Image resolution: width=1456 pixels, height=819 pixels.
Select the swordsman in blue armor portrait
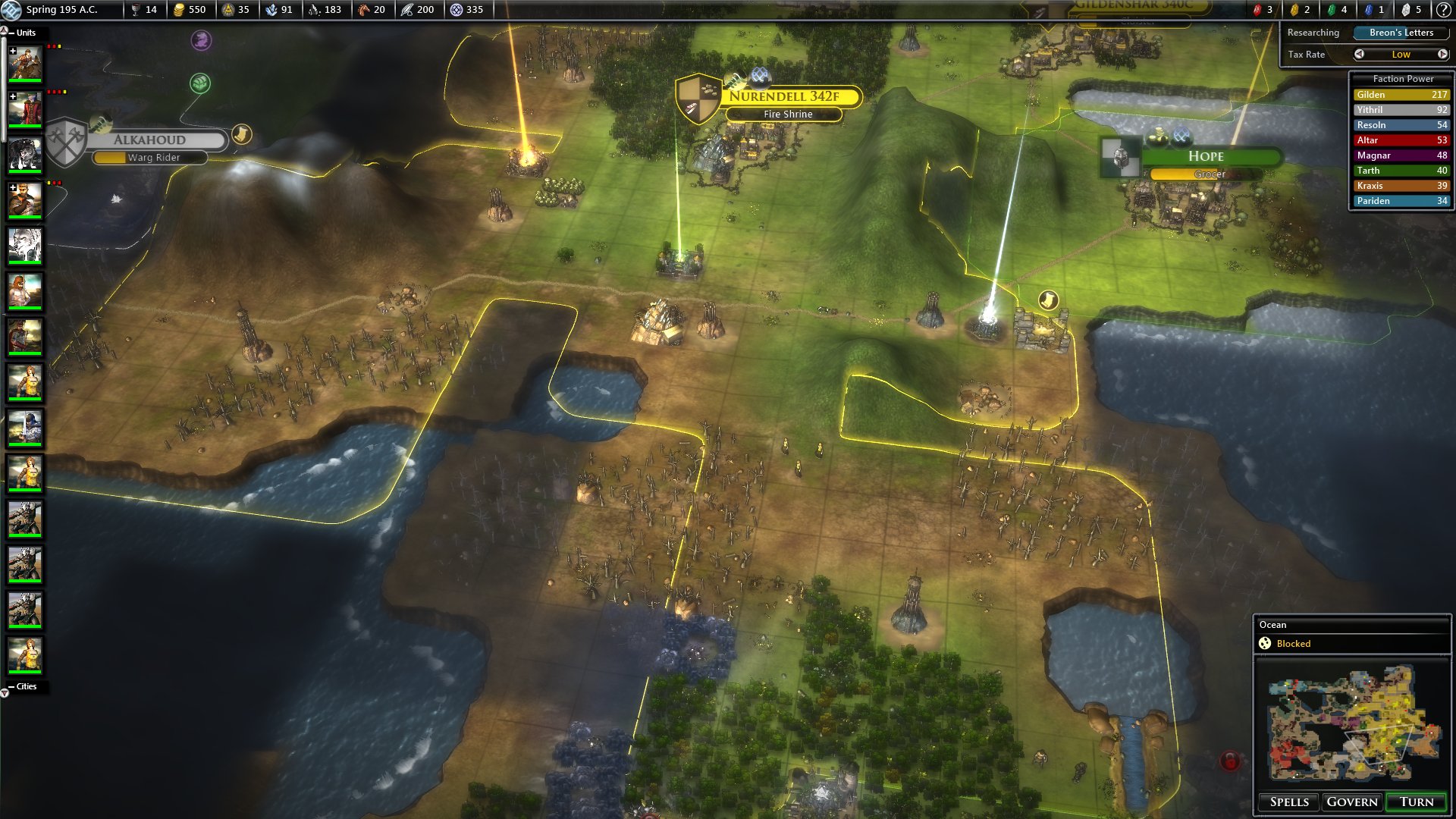click(25, 428)
